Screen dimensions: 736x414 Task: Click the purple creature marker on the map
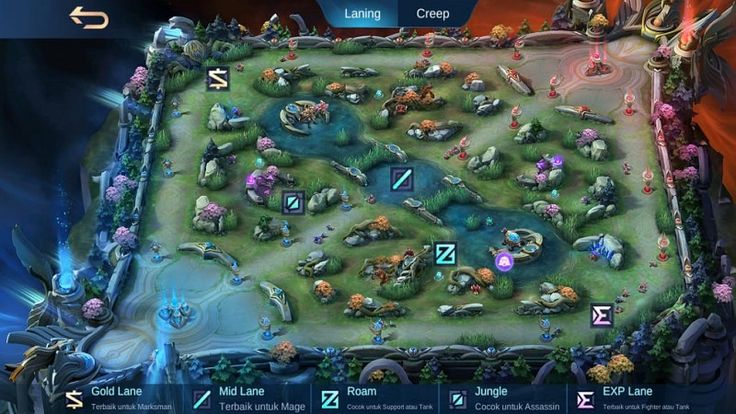(504, 262)
